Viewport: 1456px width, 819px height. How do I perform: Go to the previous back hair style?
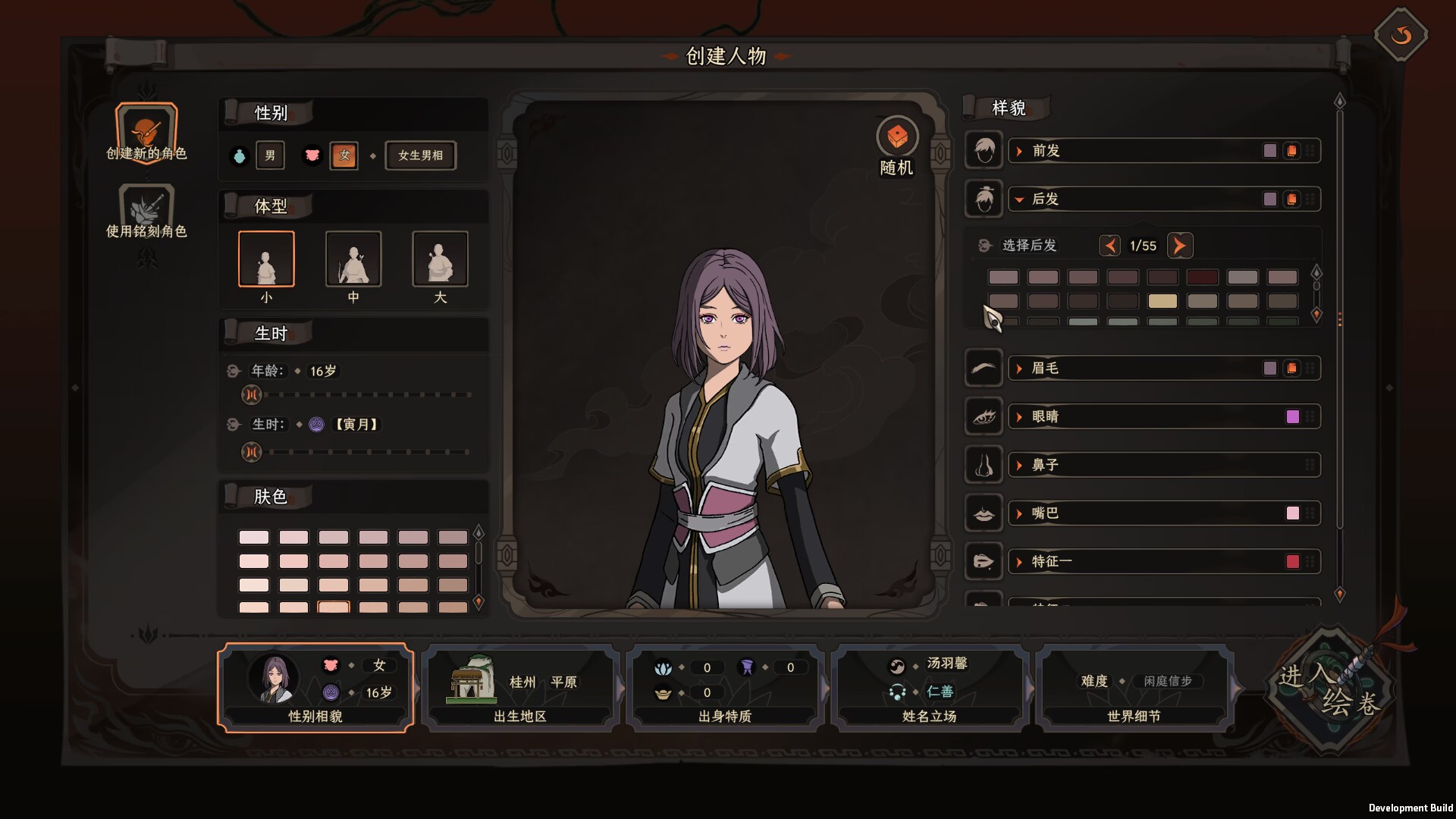(1110, 246)
